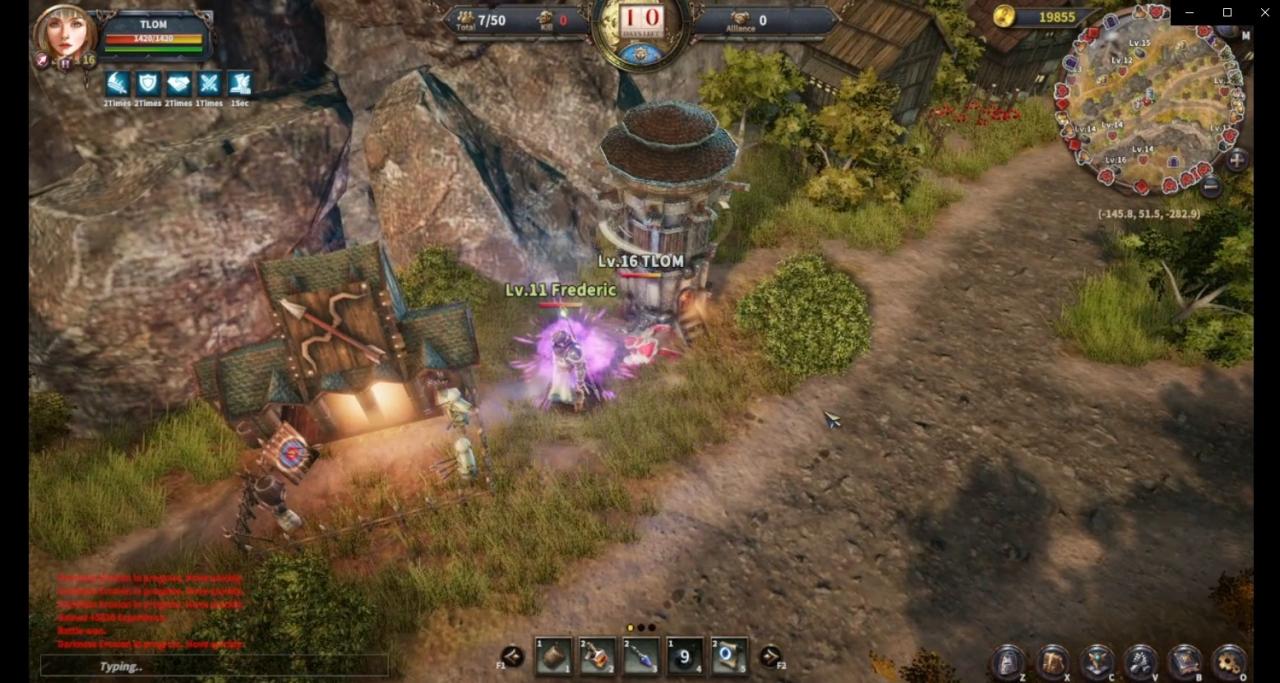Viewport: 1280px width, 683px height.
Task: Zoom in the minimap with plus button
Action: [x=1237, y=160]
